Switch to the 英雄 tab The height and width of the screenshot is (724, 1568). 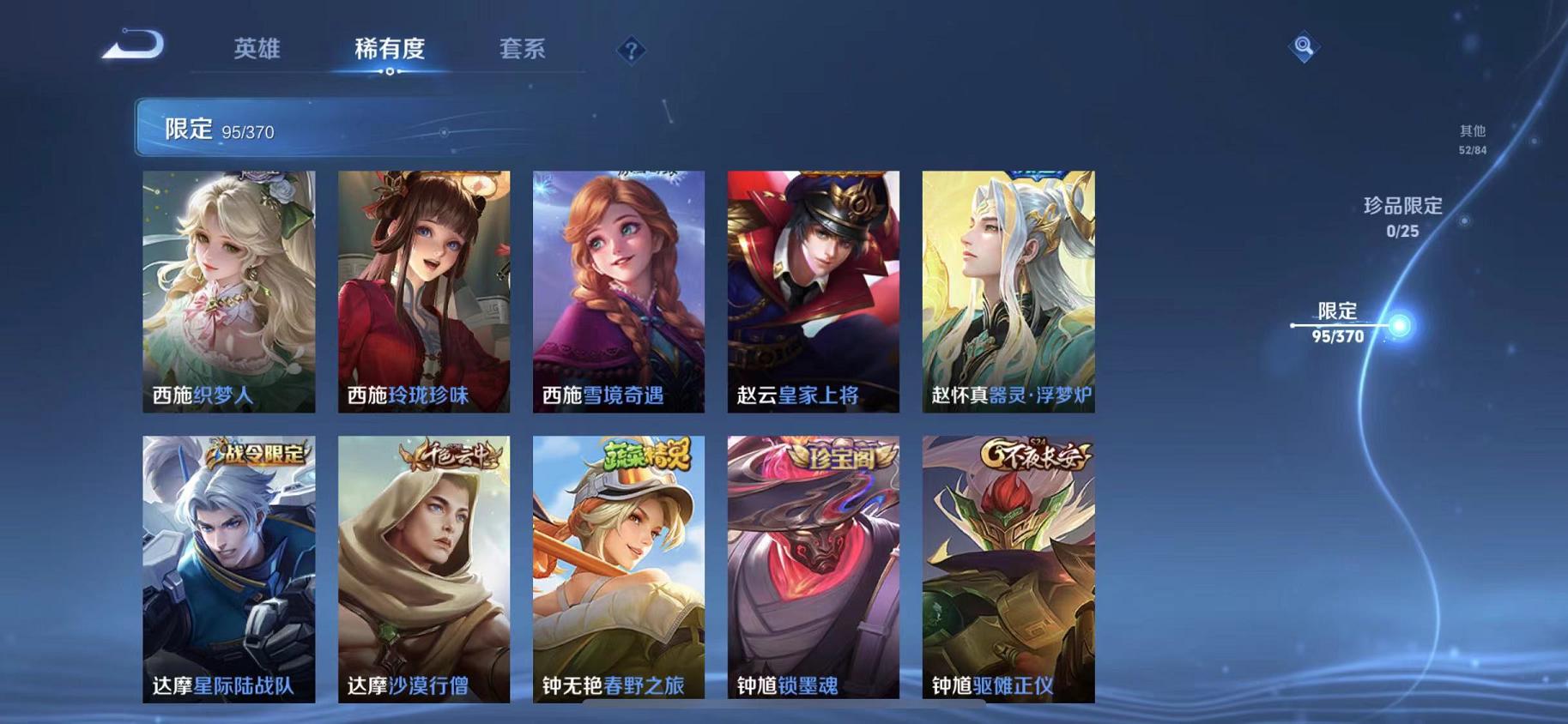[x=258, y=50]
